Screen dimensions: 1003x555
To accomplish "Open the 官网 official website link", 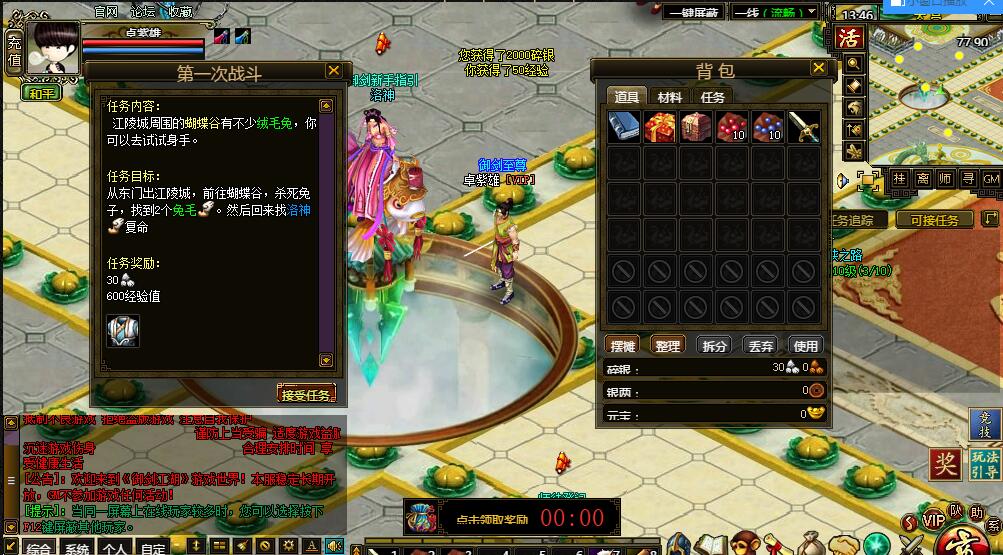I will [x=105, y=11].
